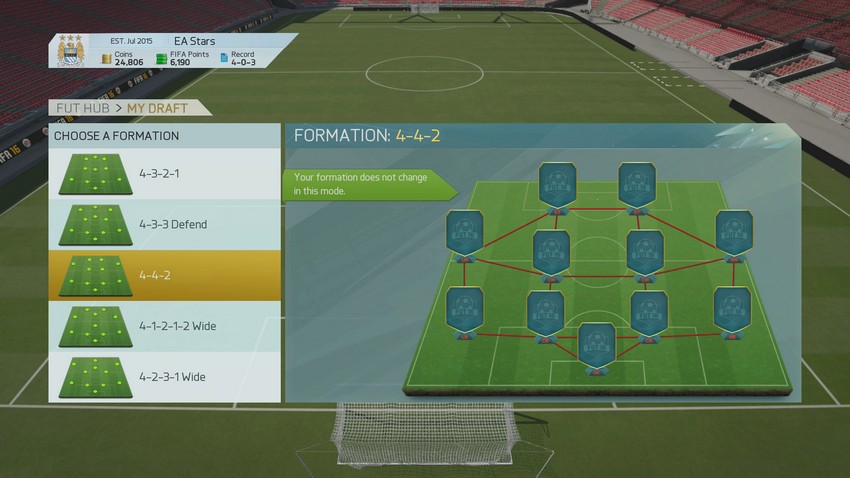Pick the highlighted 4-4-2 formation
This screenshot has width=850, height=478.
[x=164, y=275]
